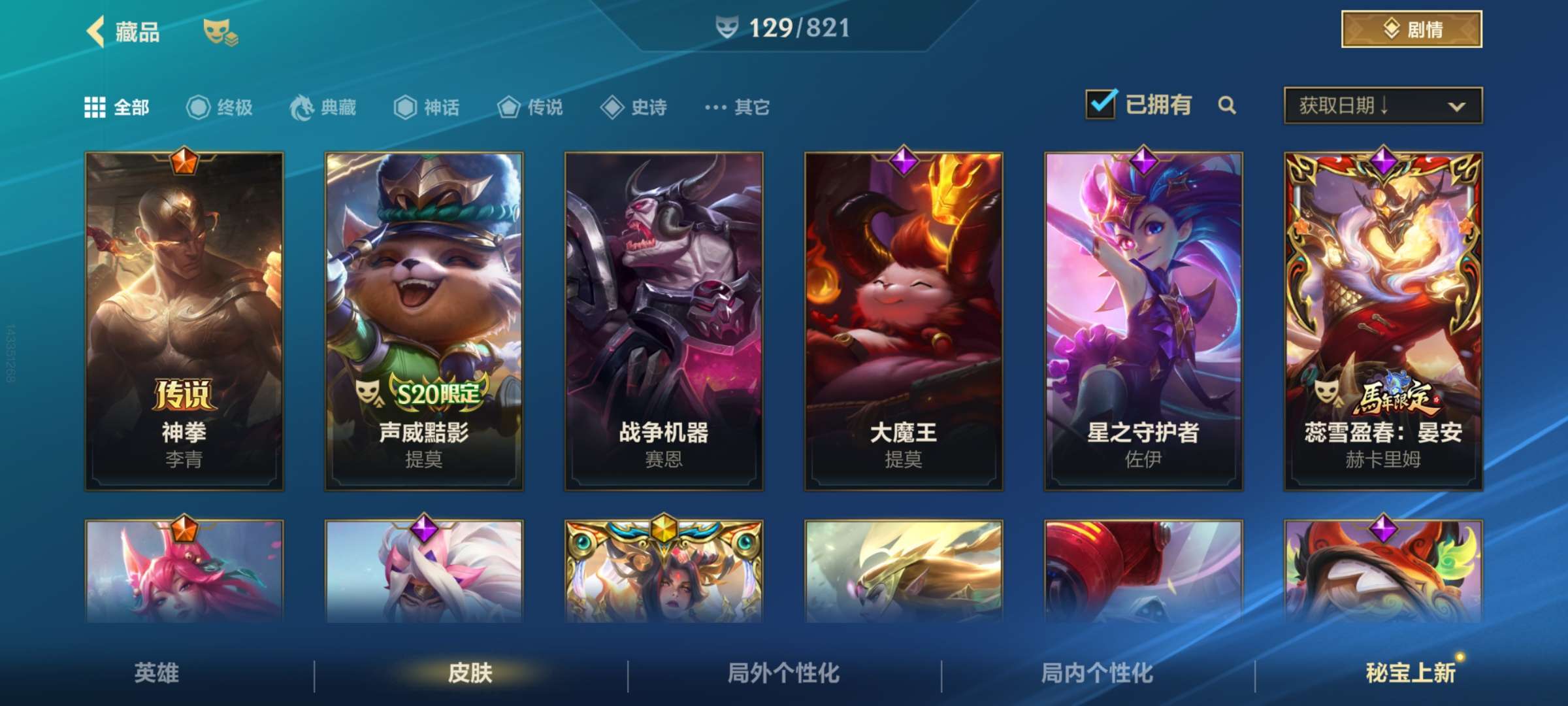The image size is (1568, 706).
Task: Click the 剧情 button
Action: click(x=1411, y=29)
